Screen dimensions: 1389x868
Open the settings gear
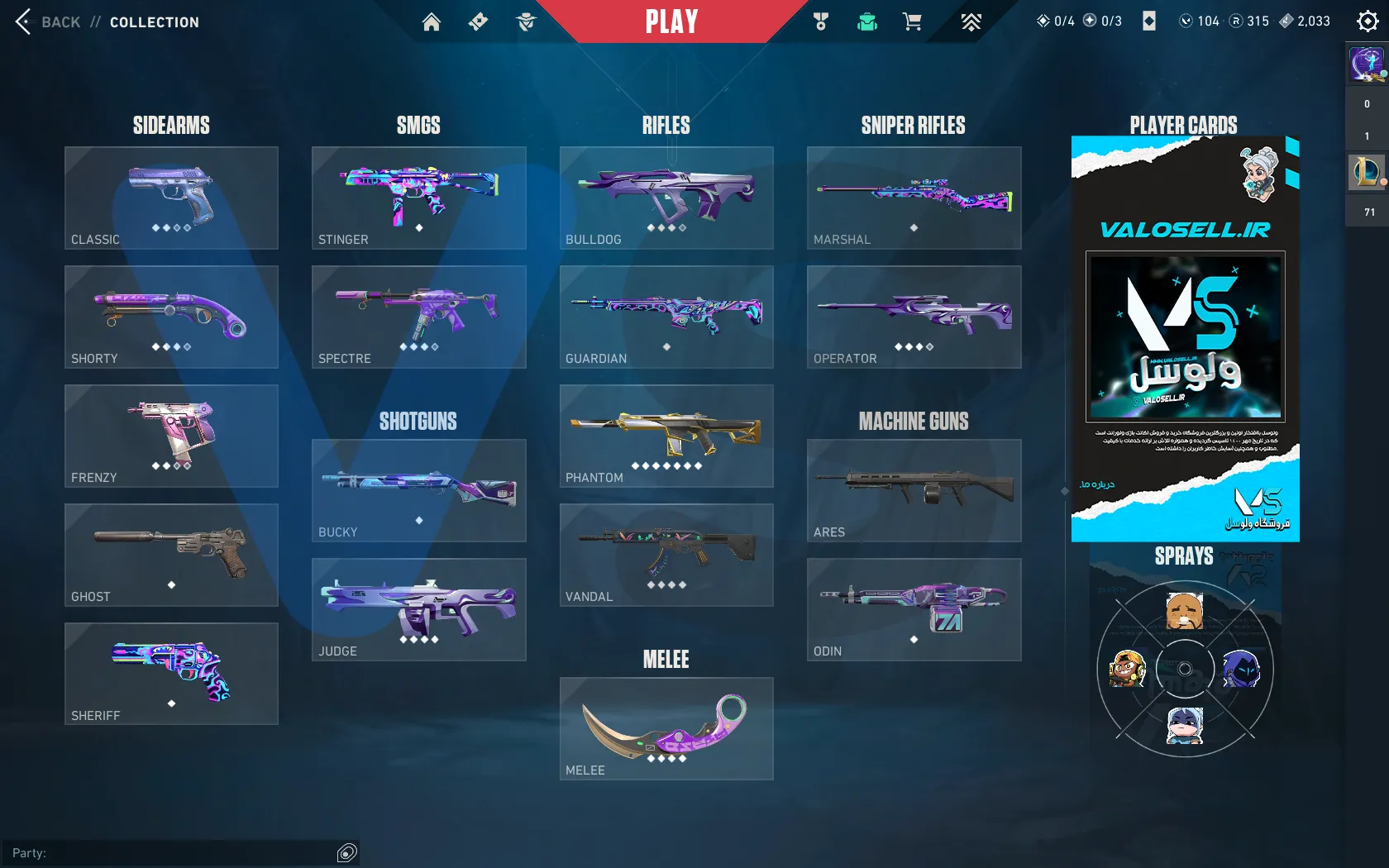1368,21
